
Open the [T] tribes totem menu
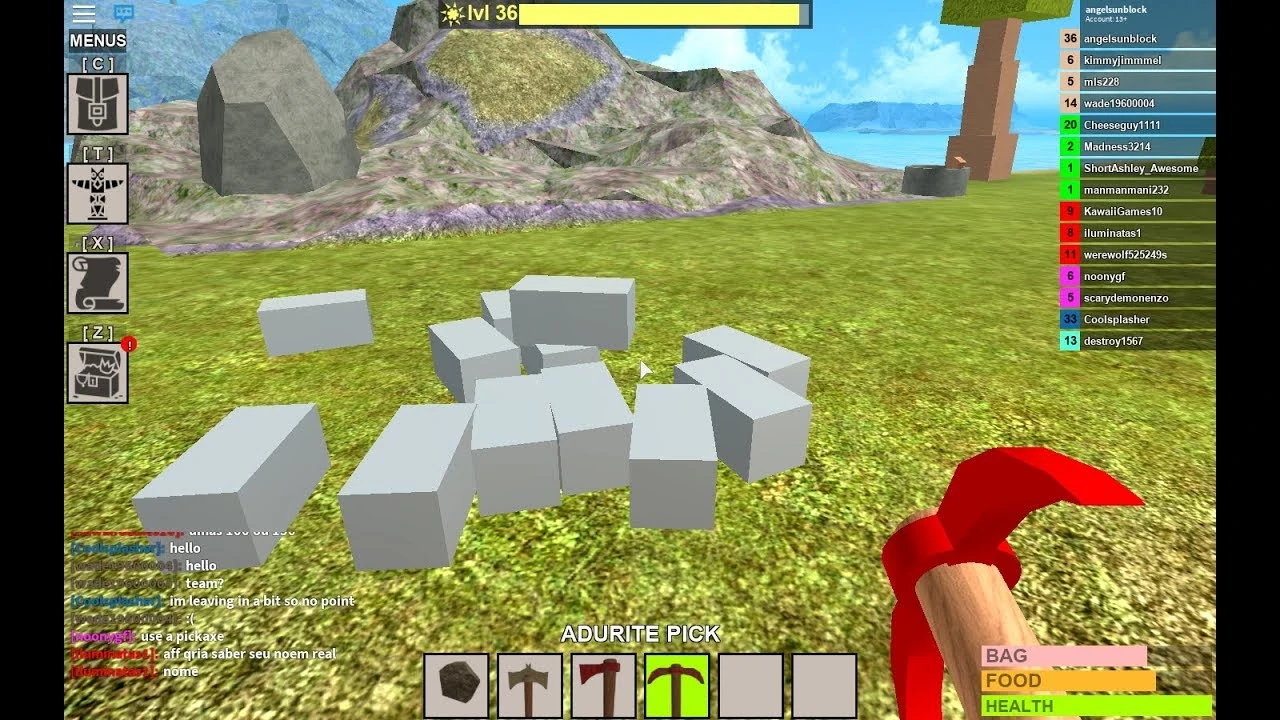pyautogui.click(x=97, y=194)
